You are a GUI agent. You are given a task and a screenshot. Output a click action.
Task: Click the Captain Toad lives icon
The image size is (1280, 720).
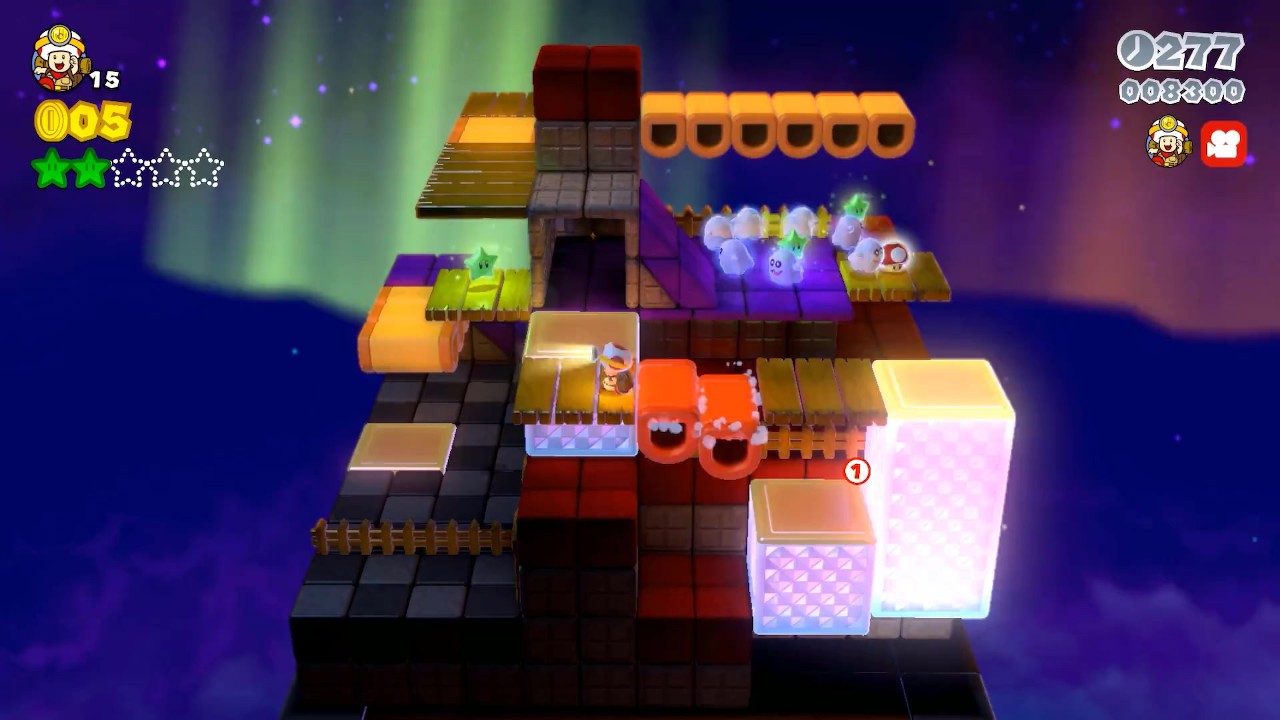coord(57,60)
